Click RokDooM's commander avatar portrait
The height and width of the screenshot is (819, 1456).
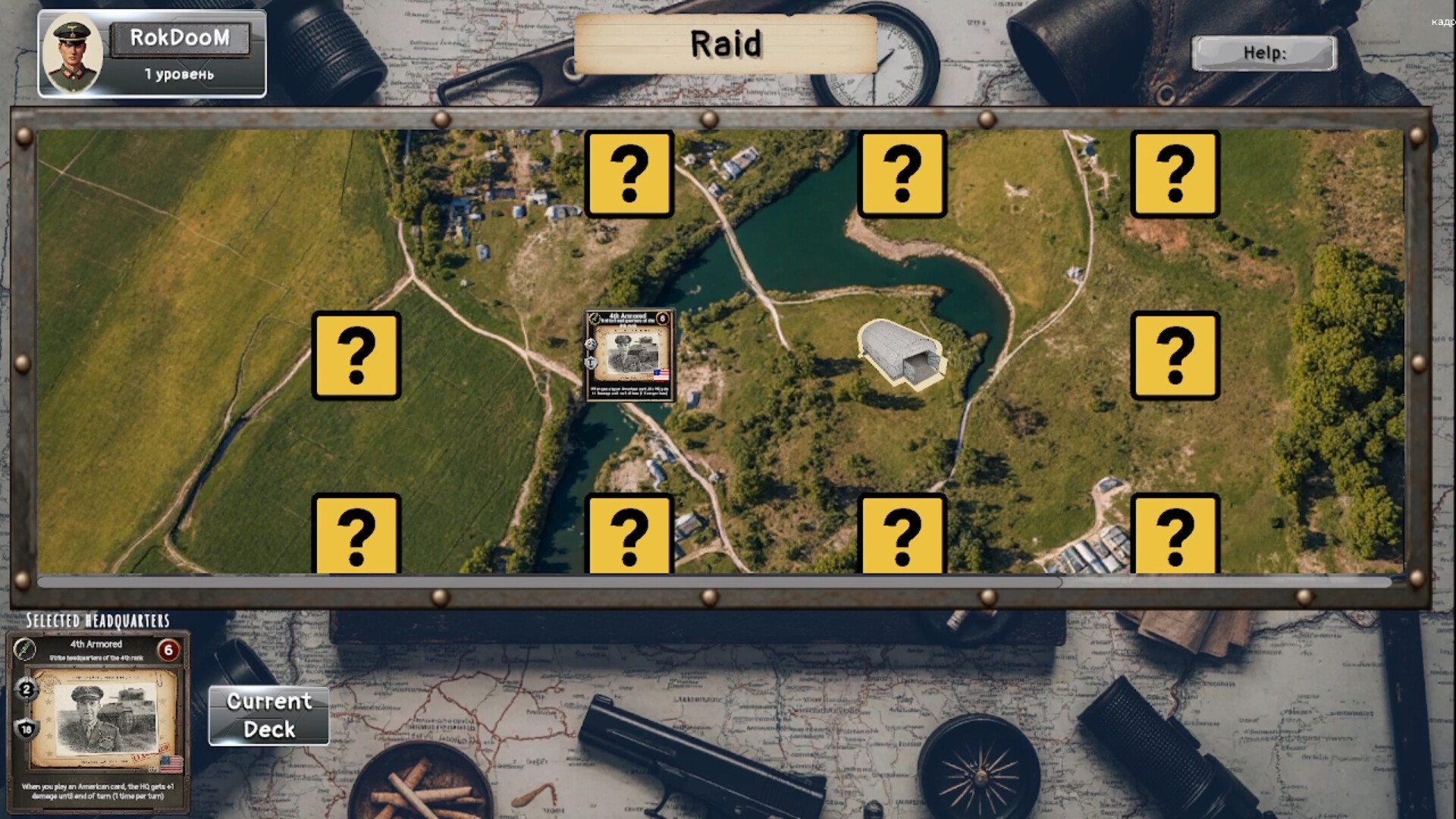(x=74, y=53)
